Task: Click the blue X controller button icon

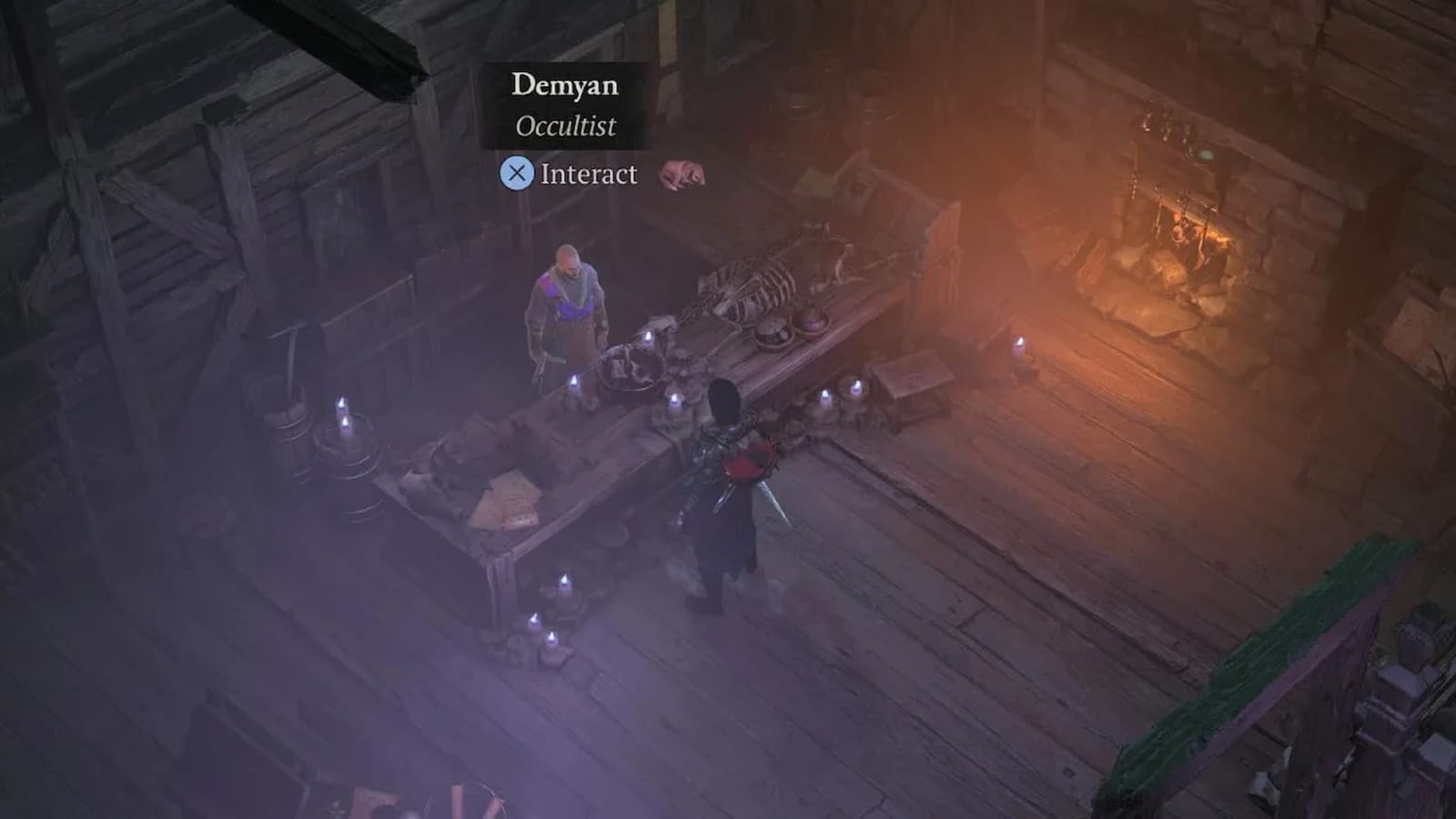Action: (519, 175)
